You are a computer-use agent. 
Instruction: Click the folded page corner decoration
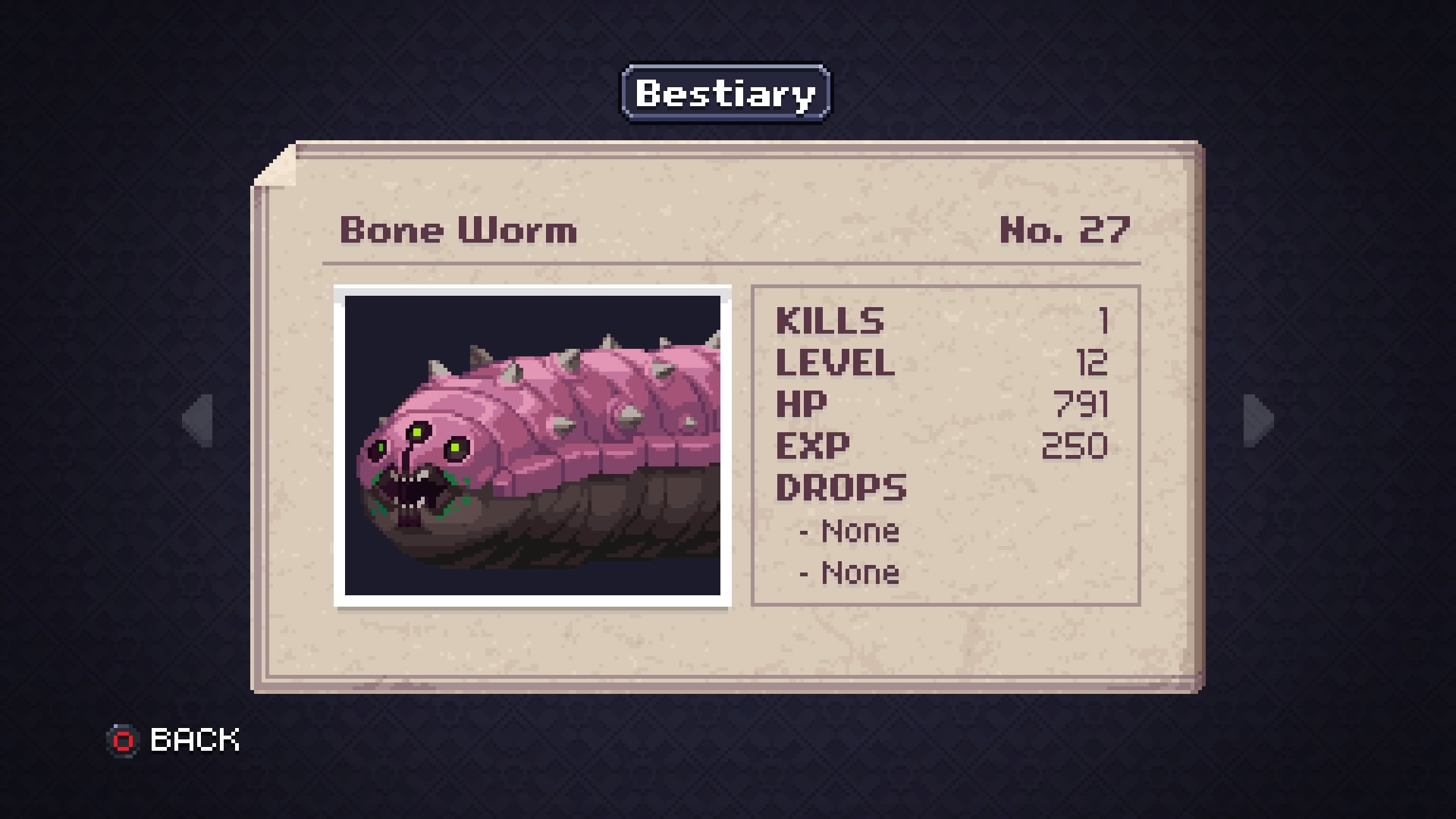281,163
